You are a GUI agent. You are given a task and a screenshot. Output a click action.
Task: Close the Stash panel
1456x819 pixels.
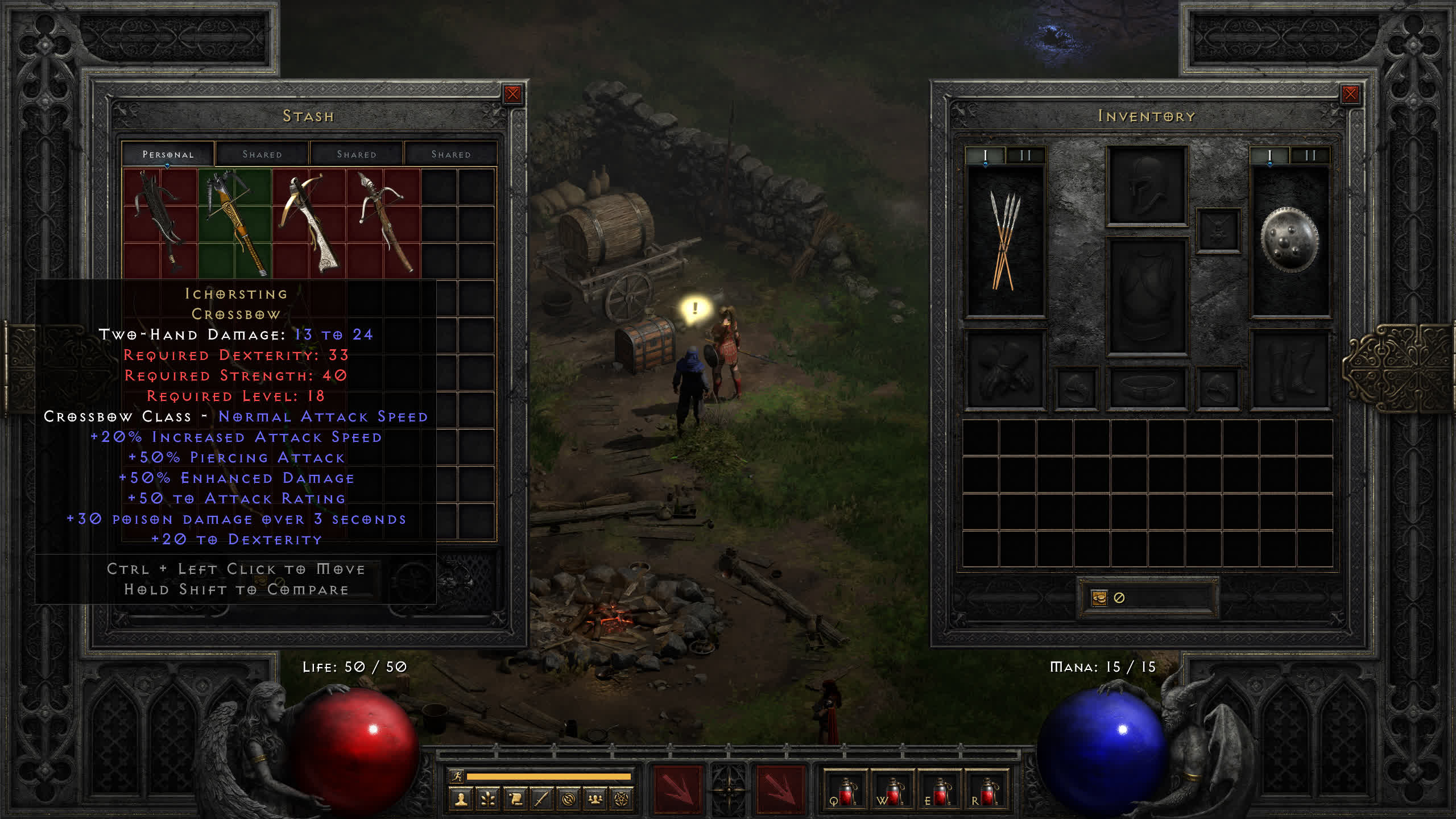click(x=512, y=94)
